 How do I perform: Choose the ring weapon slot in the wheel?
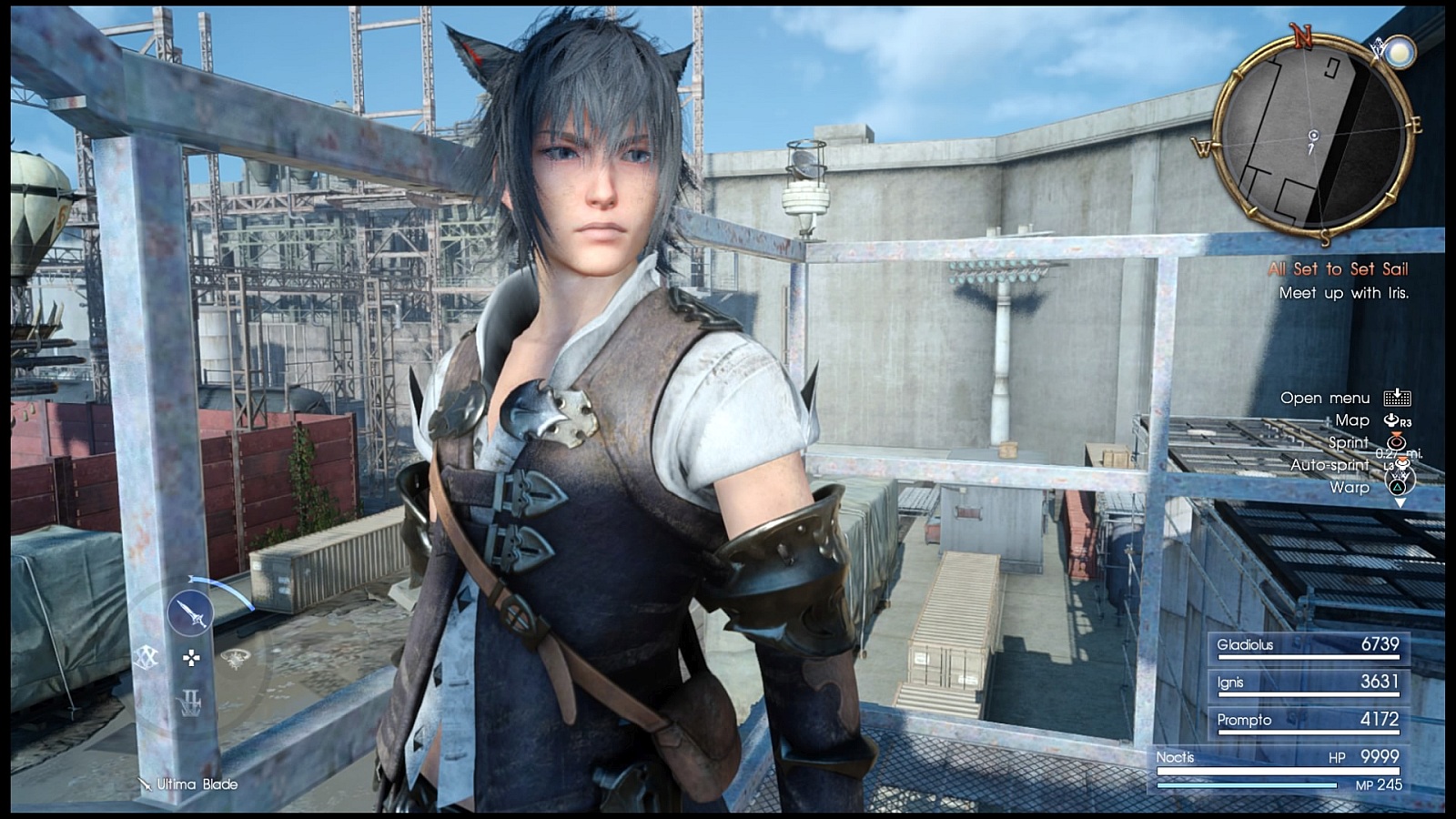coord(235,657)
